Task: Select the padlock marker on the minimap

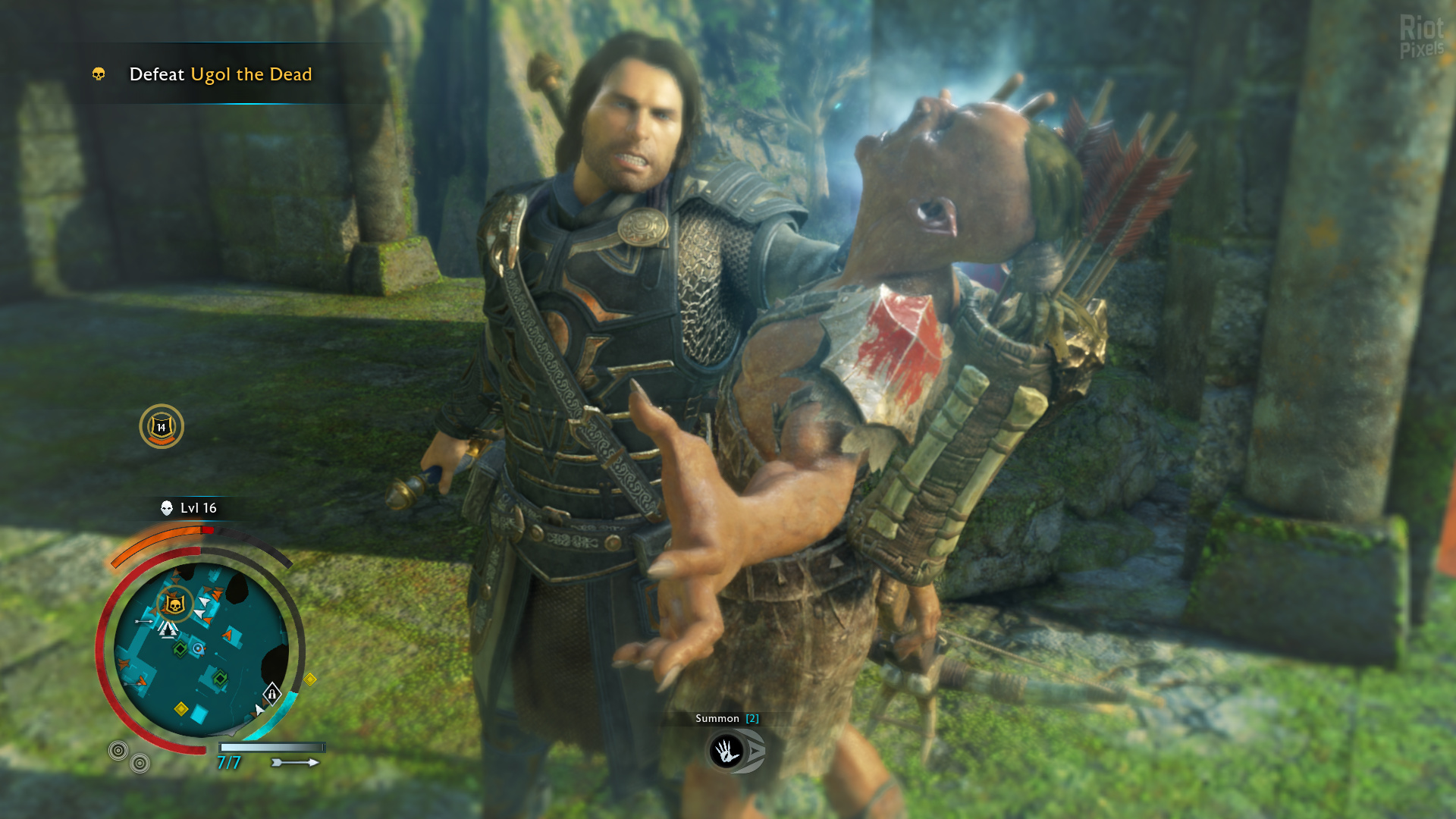Action: point(271,693)
